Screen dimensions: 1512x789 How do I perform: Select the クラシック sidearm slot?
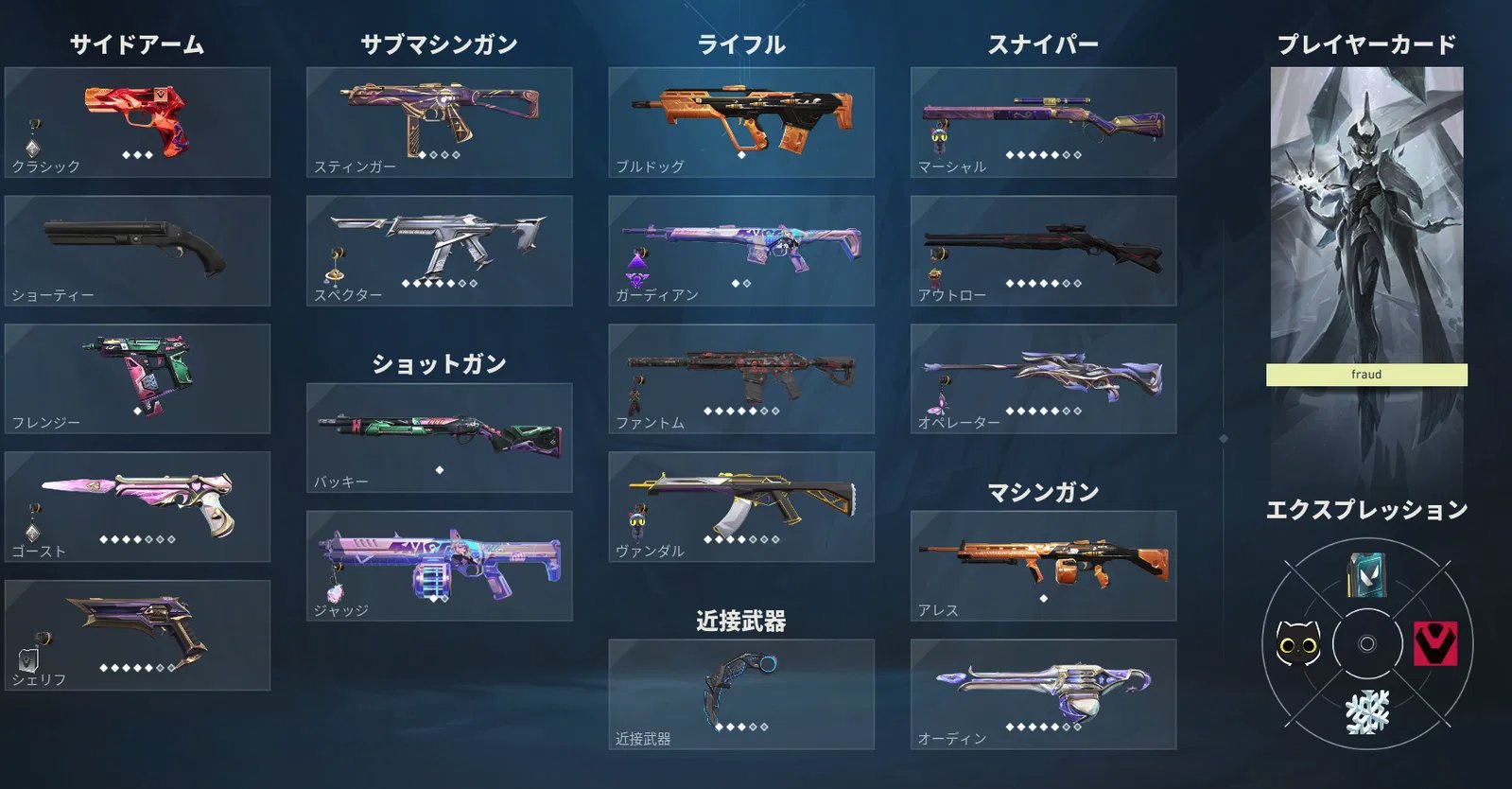[137, 122]
